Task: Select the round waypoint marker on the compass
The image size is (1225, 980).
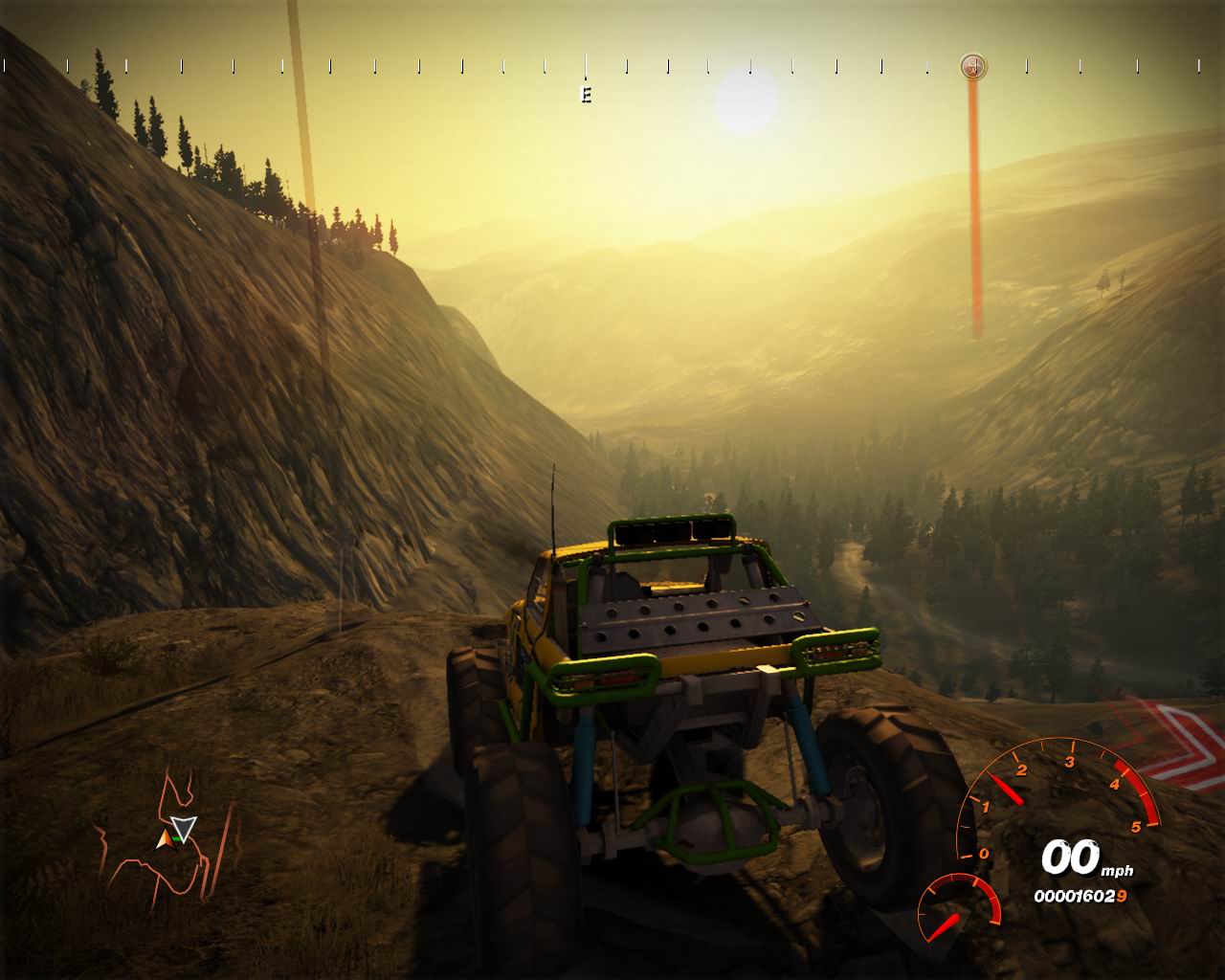Action: tap(973, 66)
